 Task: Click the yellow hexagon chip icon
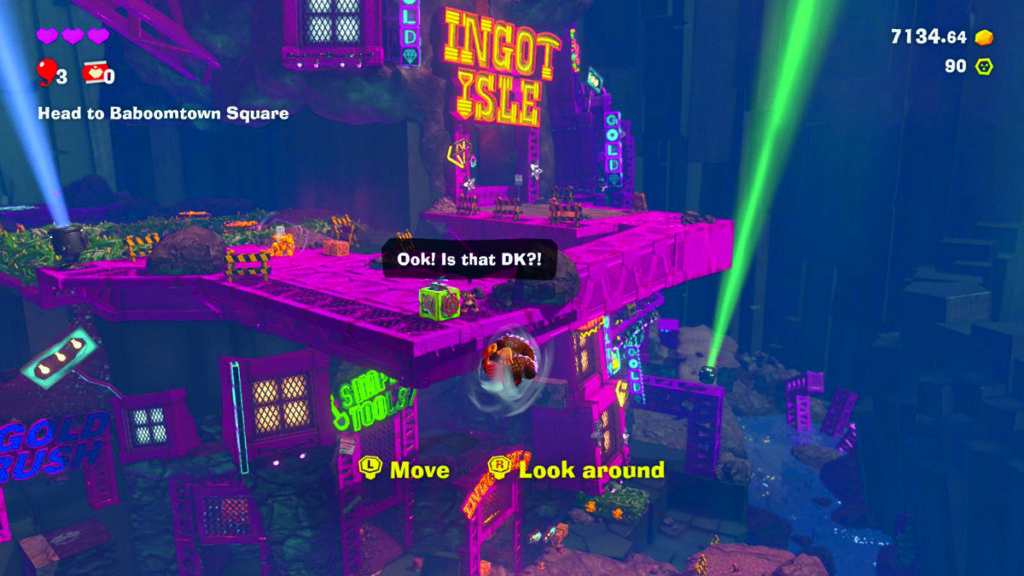[x=984, y=67]
